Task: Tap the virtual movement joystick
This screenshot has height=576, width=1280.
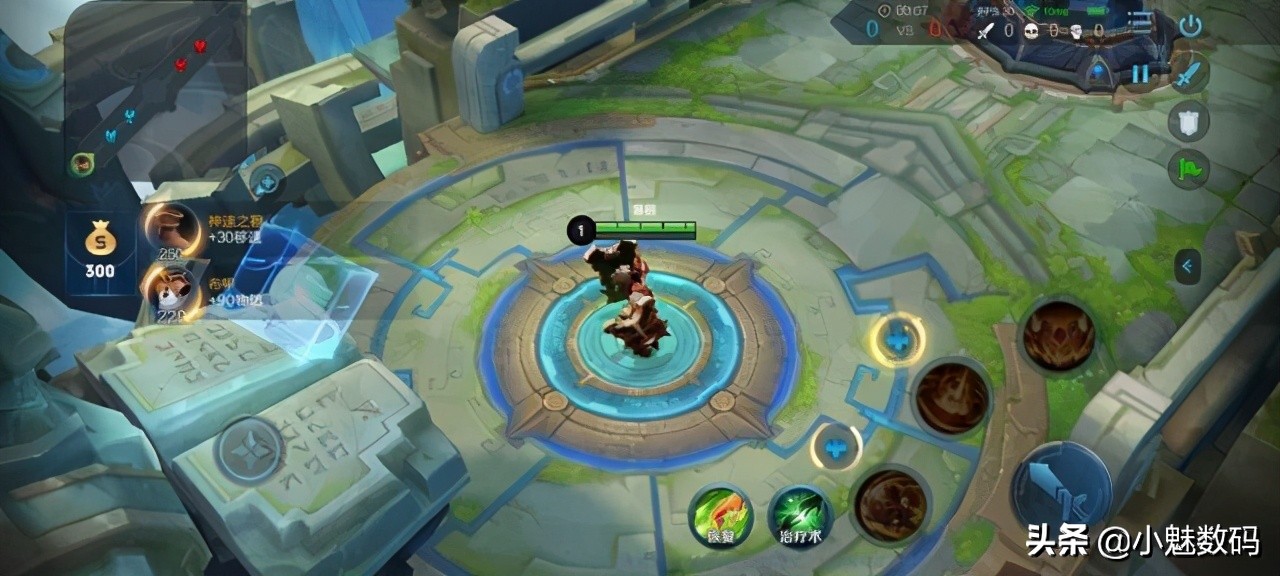Action: coord(248,452)
